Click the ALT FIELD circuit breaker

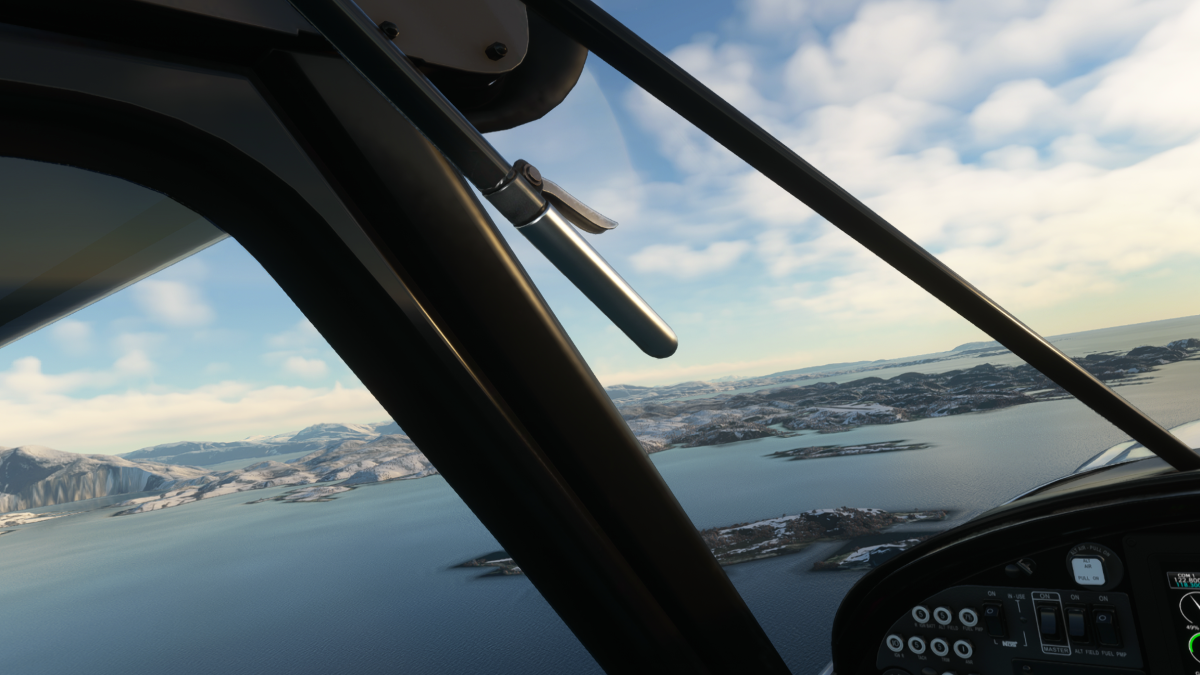tap(943, 616)
